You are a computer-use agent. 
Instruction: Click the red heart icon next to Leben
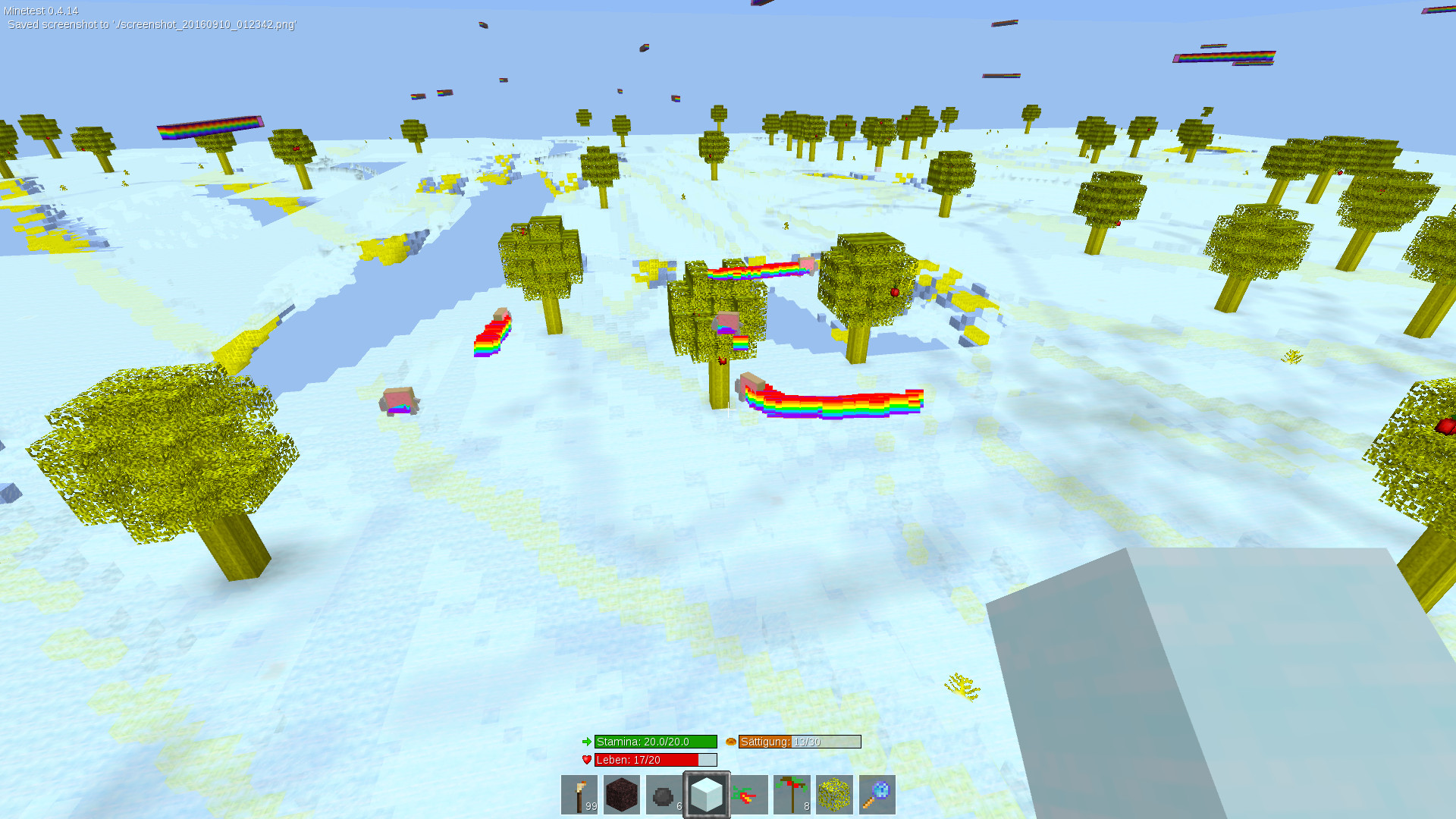tap(585, 759)
